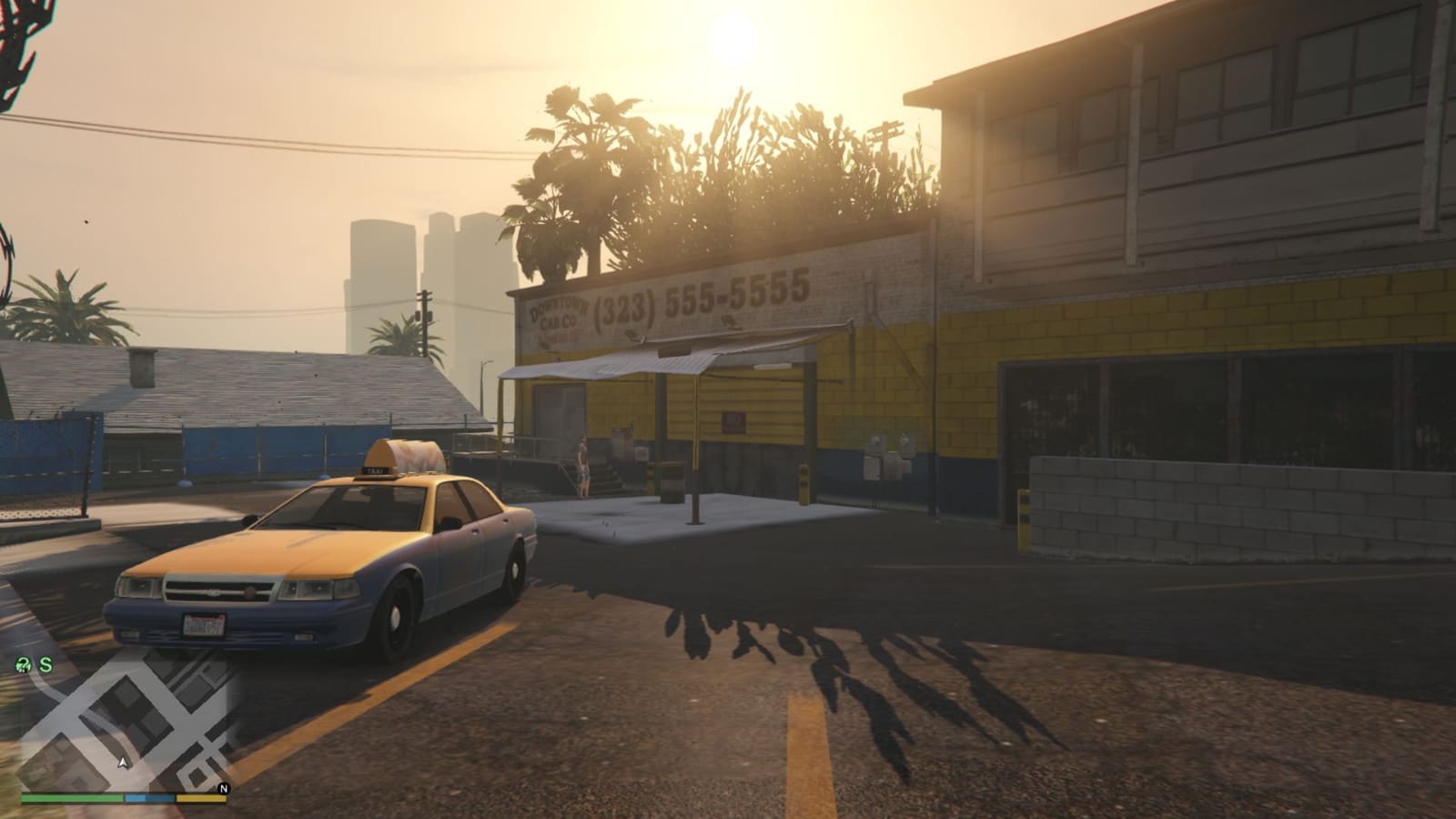Click the green health bar segment
The image size is (1456, 819).
coord(71,798)
